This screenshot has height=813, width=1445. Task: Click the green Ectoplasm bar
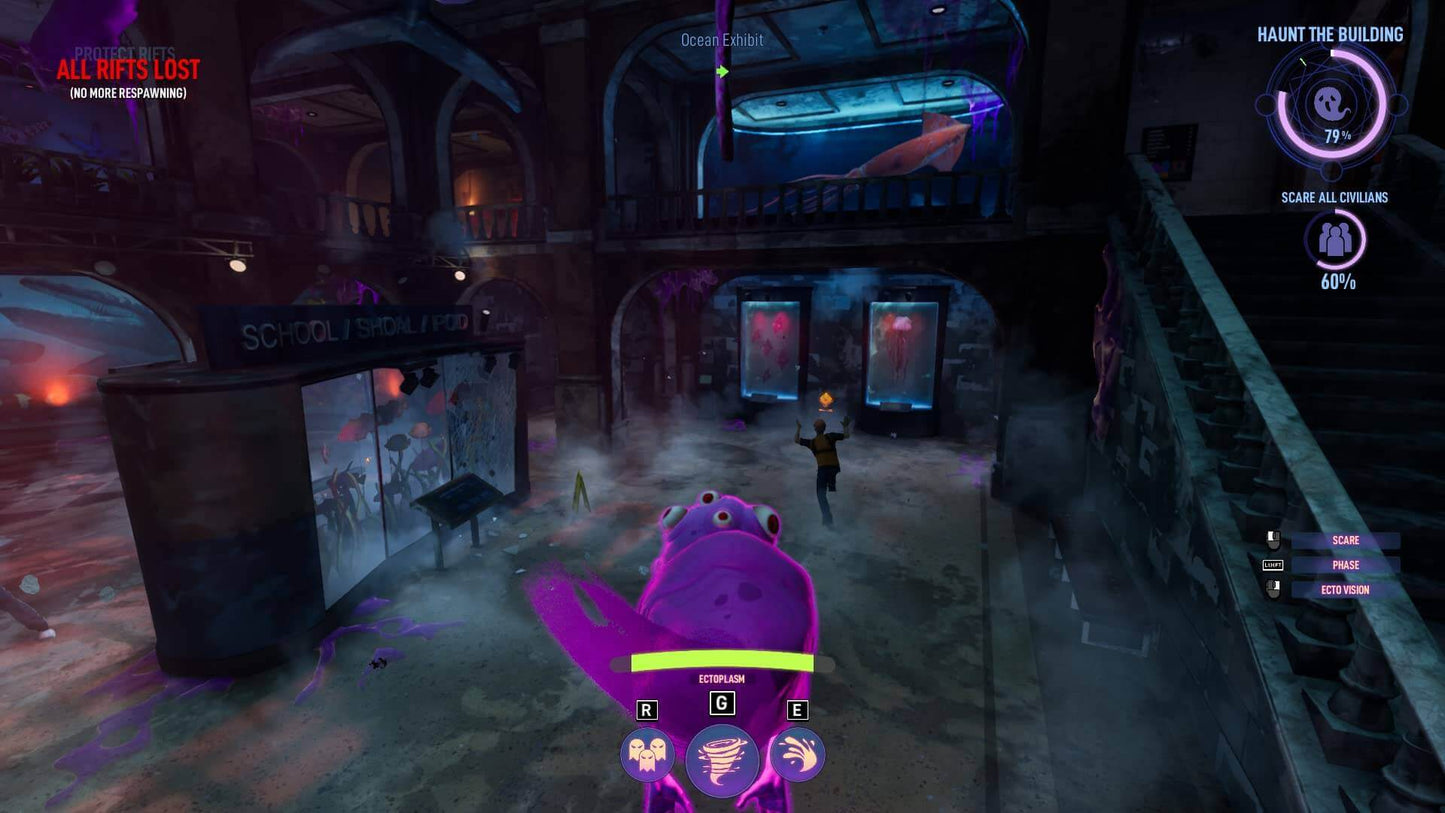point(722,662)
